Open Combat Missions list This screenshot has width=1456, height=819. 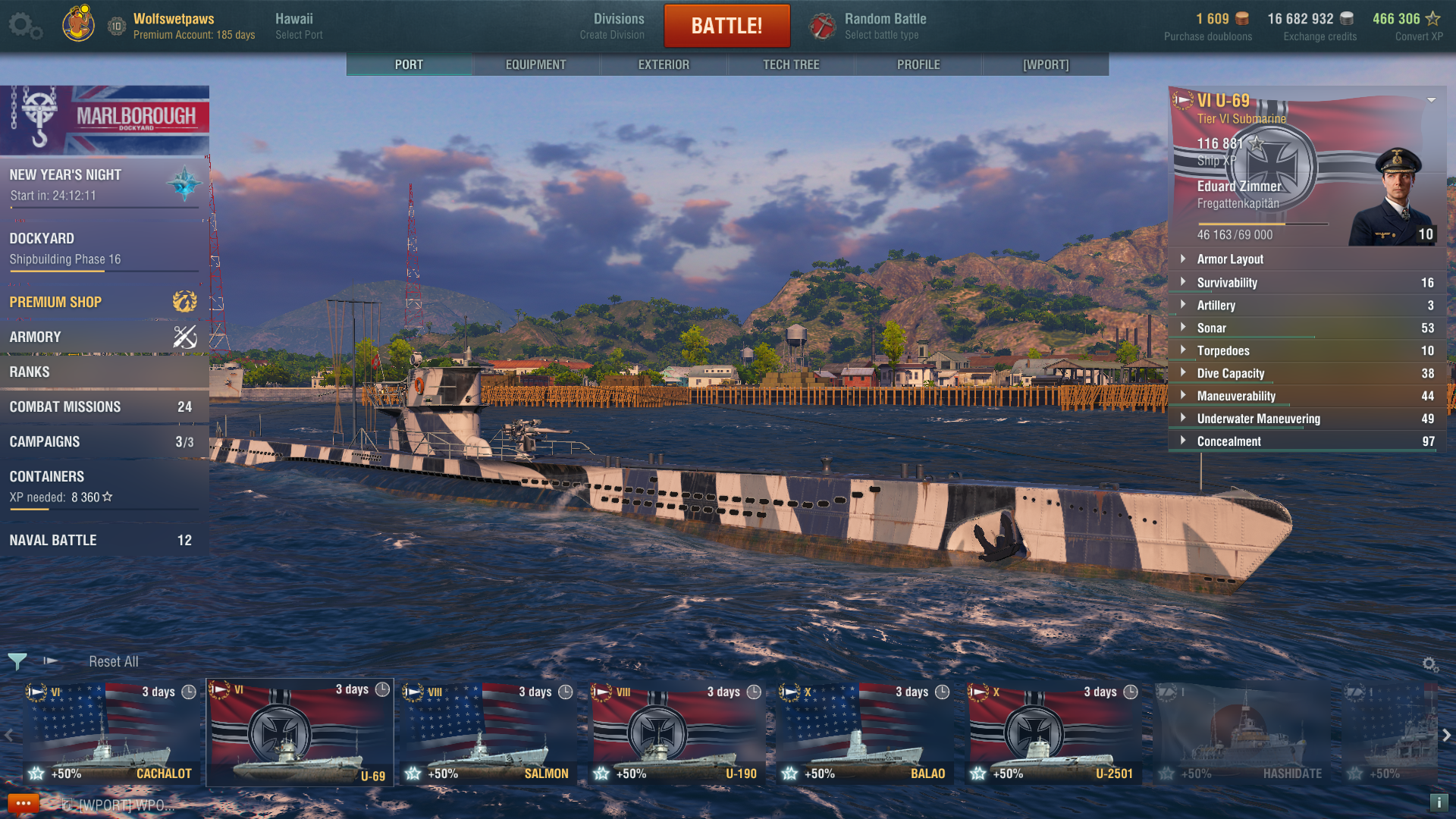103,406
